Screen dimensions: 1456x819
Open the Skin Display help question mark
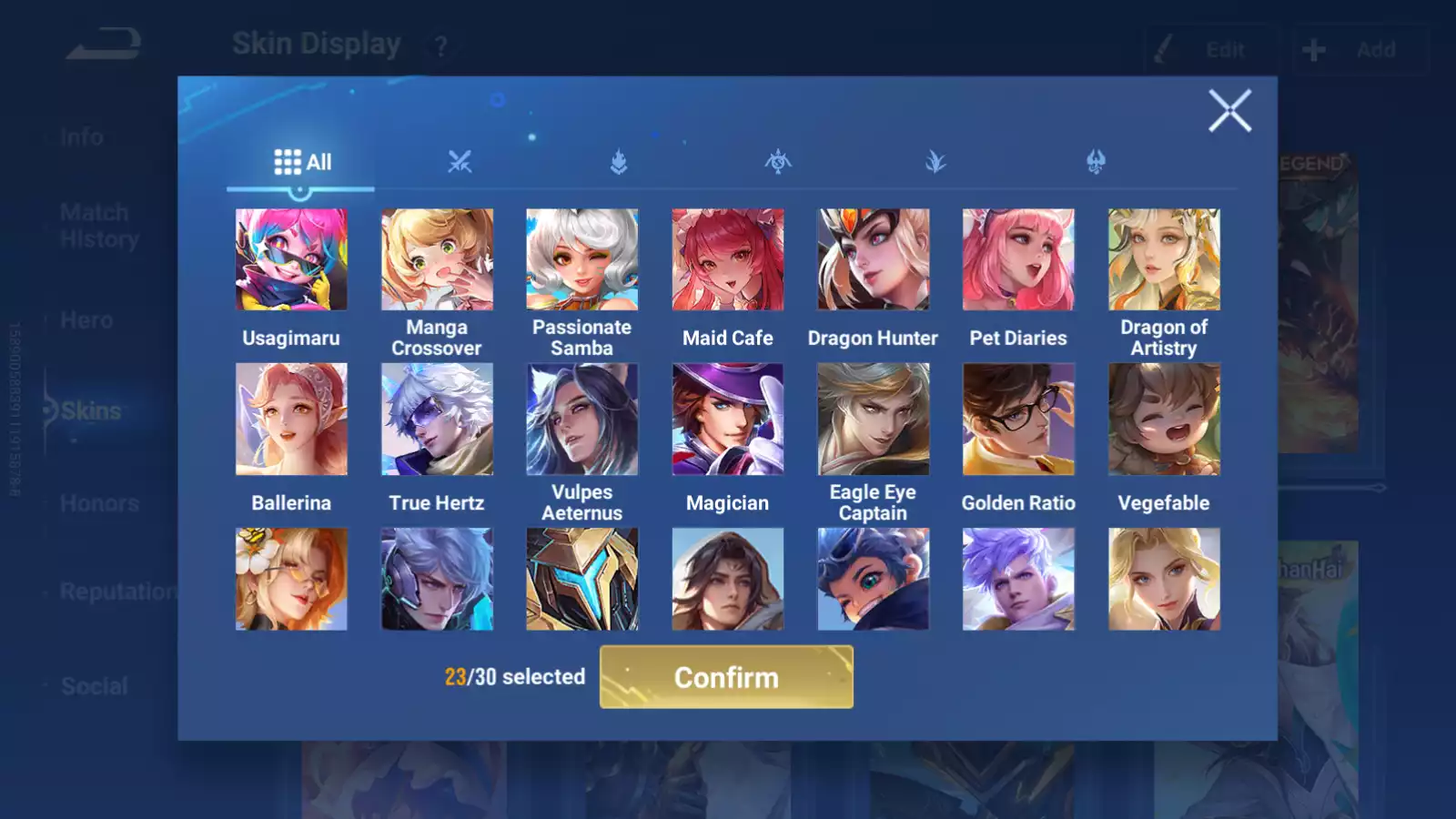pos(441,46)
